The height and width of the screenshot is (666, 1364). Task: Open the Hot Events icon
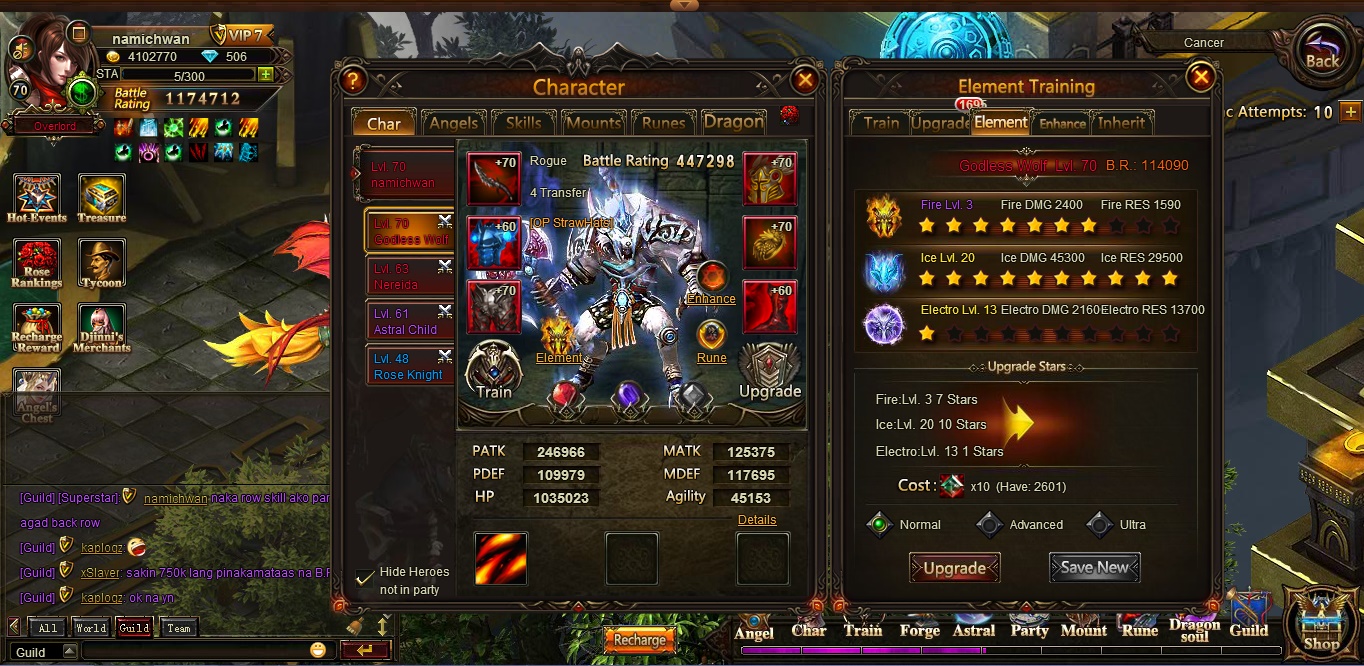point(37,197)
